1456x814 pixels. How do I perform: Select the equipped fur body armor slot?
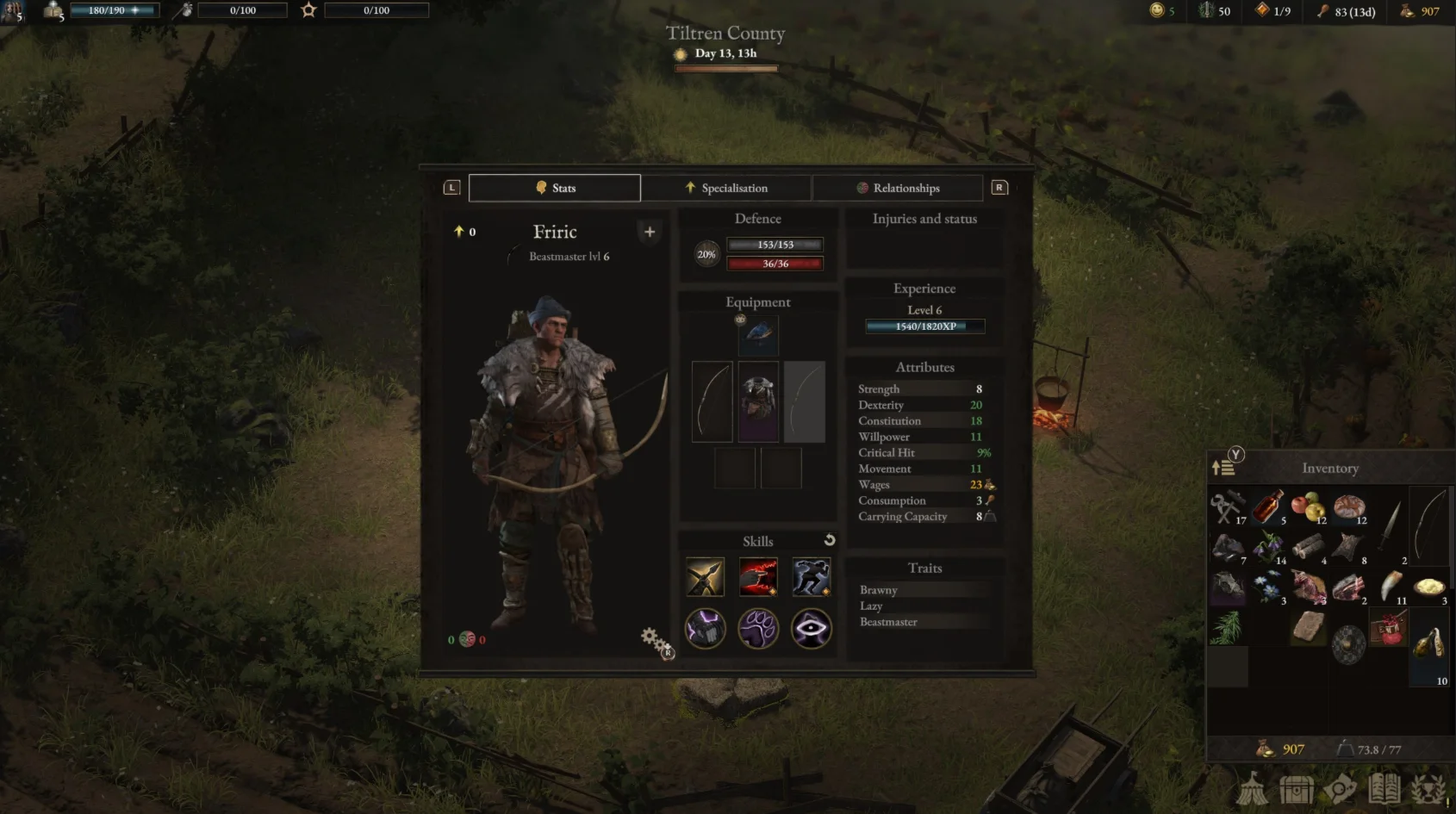click(758, 401)
